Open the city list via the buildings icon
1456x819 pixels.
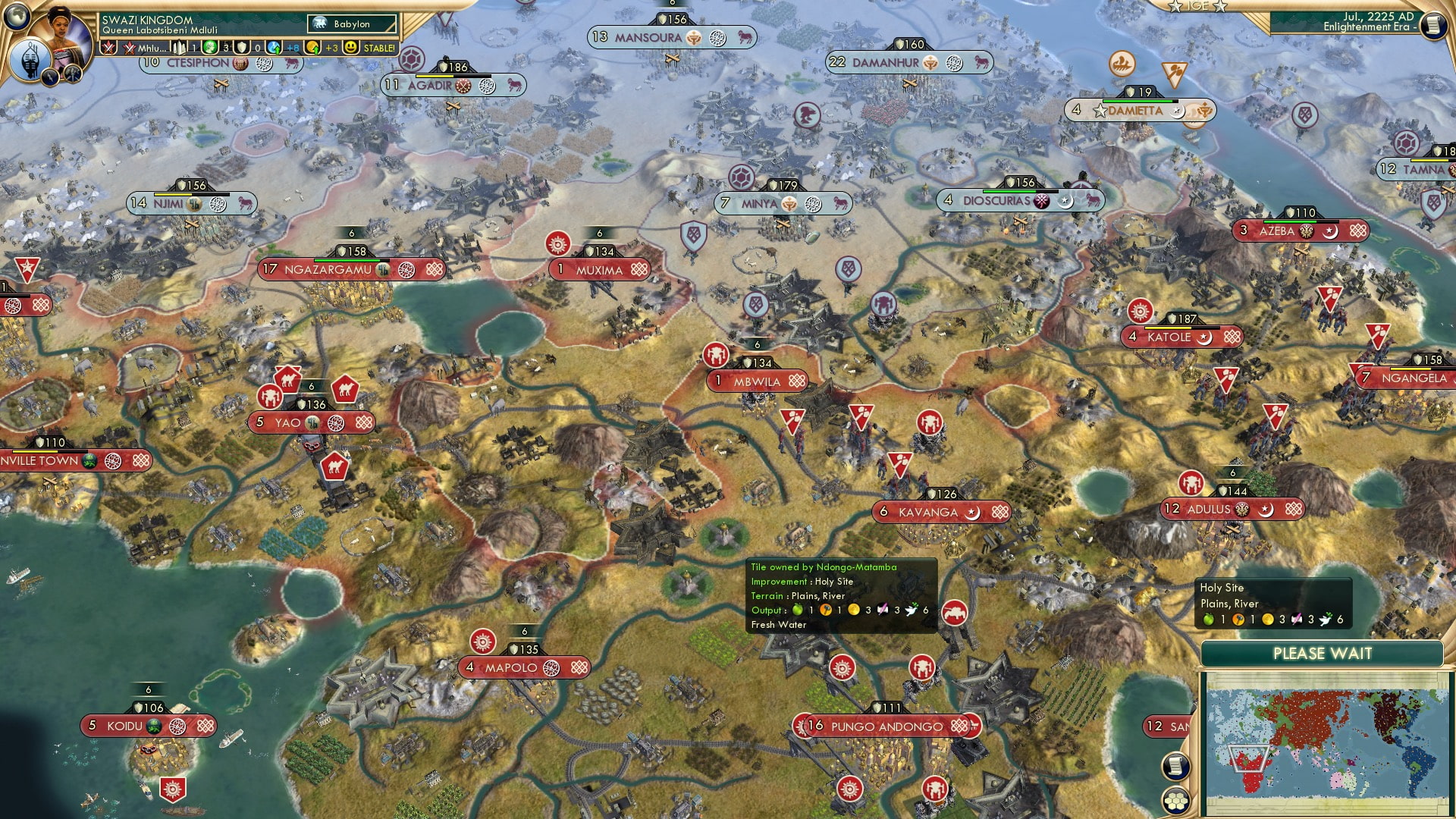180,47
